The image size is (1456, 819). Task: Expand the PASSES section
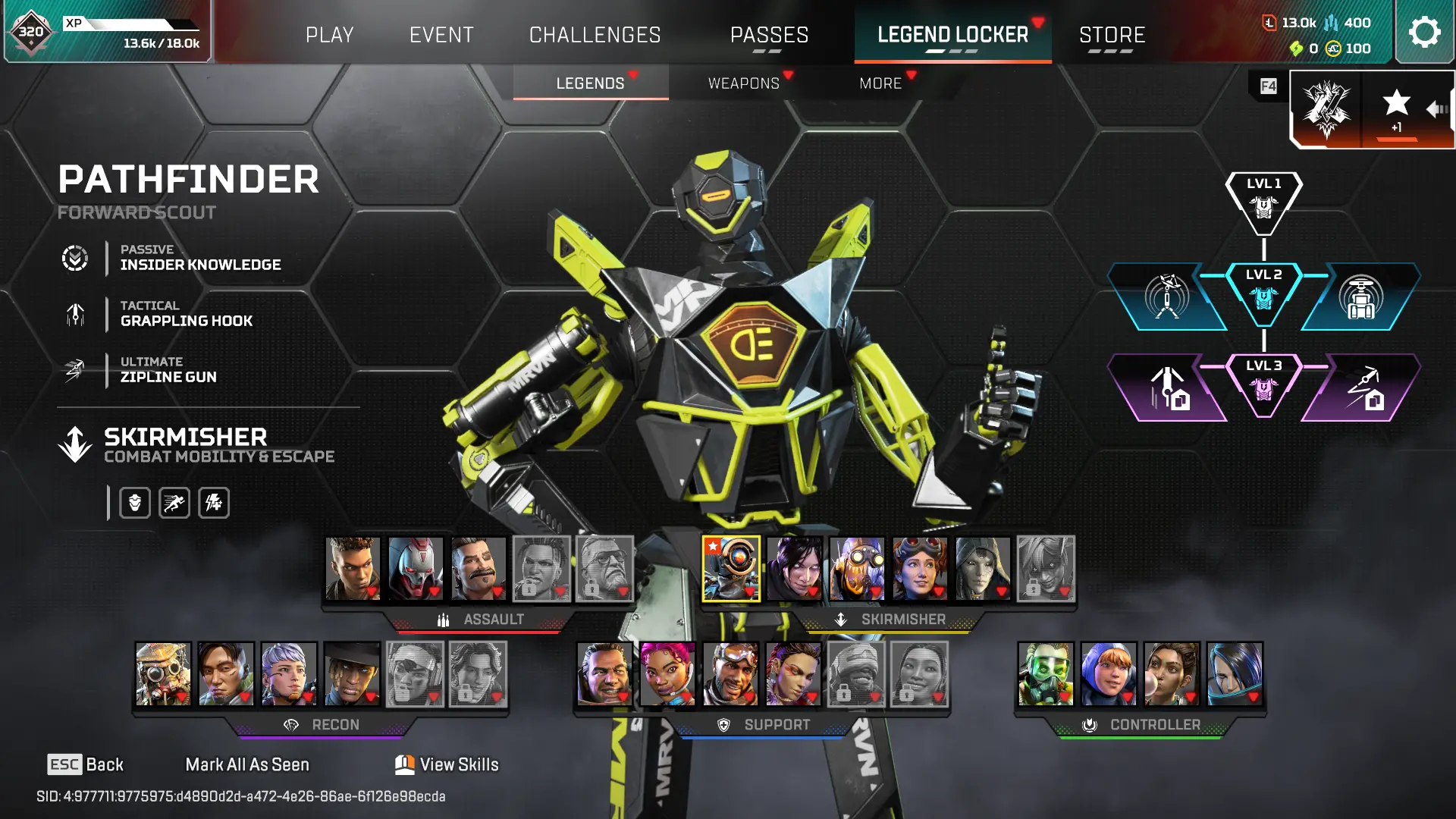[x=769, y=35]
